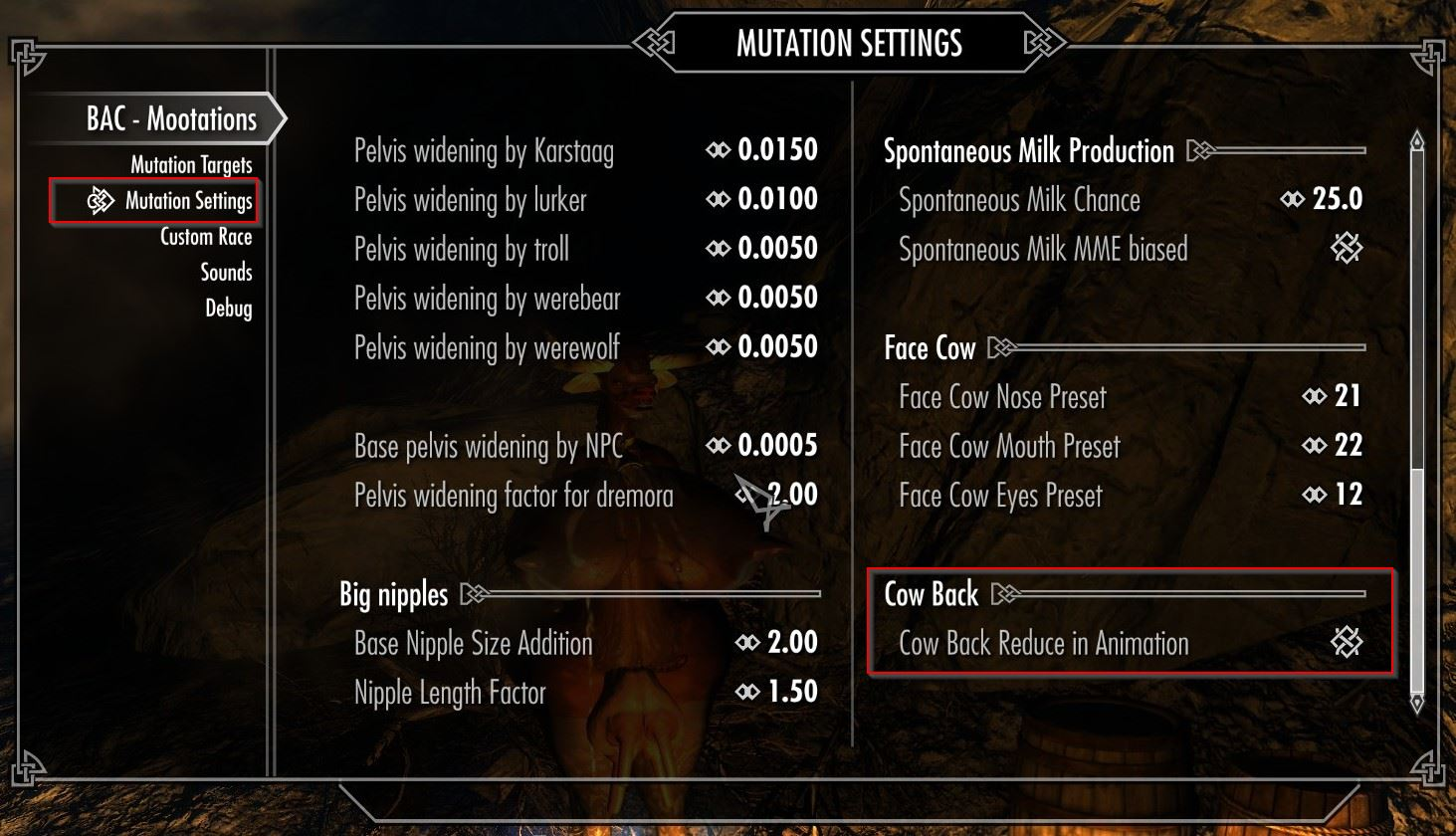Image resolution: width=1456 pixels, height=836 pixels.
Task: Open the Custom Race page
Action: [x=206, y=237]
